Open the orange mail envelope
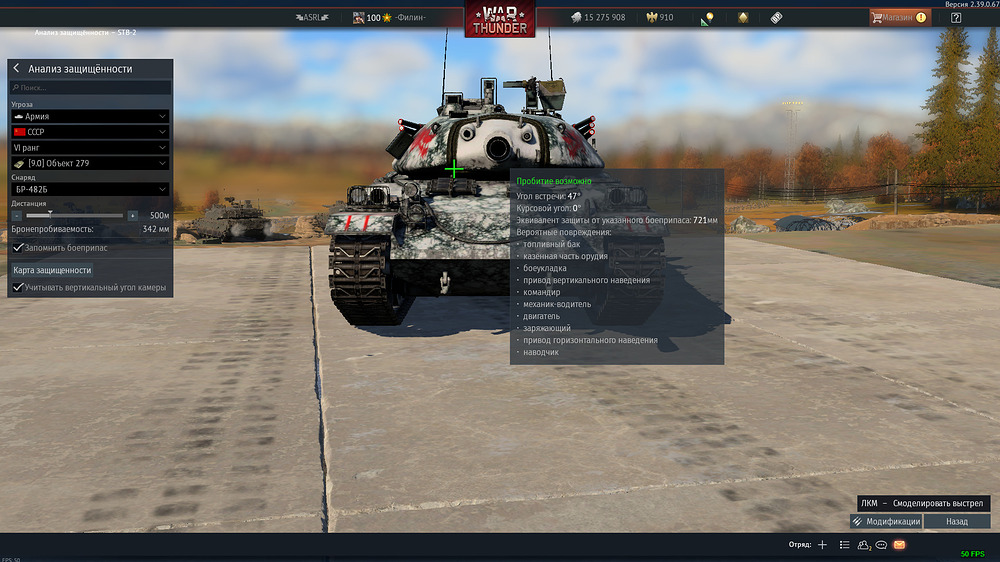This screenshot has height=562, width=1000. pos(899,545)
